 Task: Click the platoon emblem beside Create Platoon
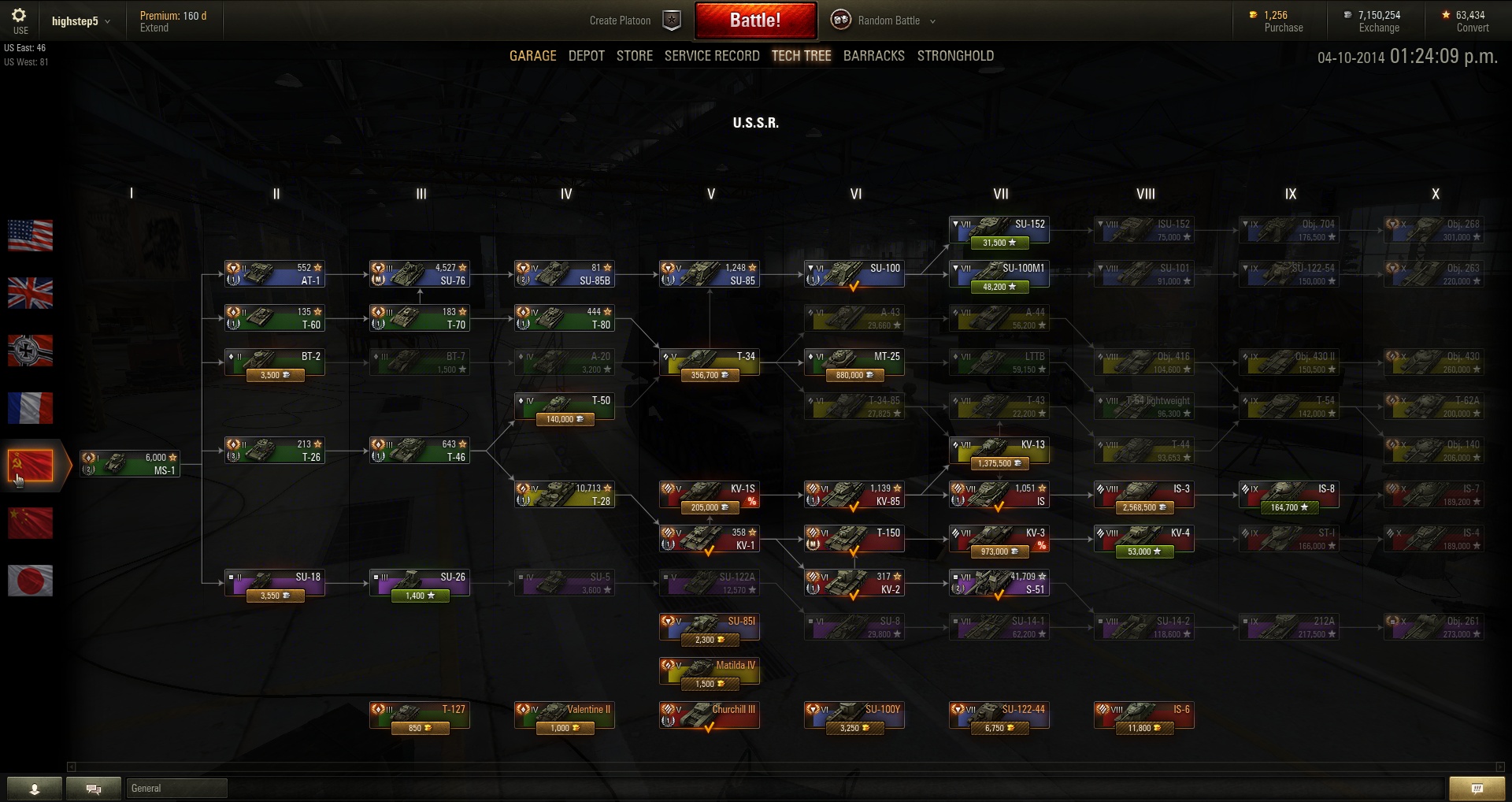(x=670, y=20)
